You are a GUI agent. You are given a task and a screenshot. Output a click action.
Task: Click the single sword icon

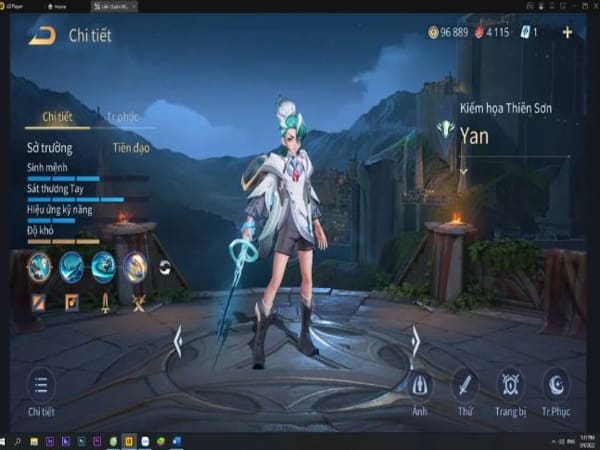(105, 301)
